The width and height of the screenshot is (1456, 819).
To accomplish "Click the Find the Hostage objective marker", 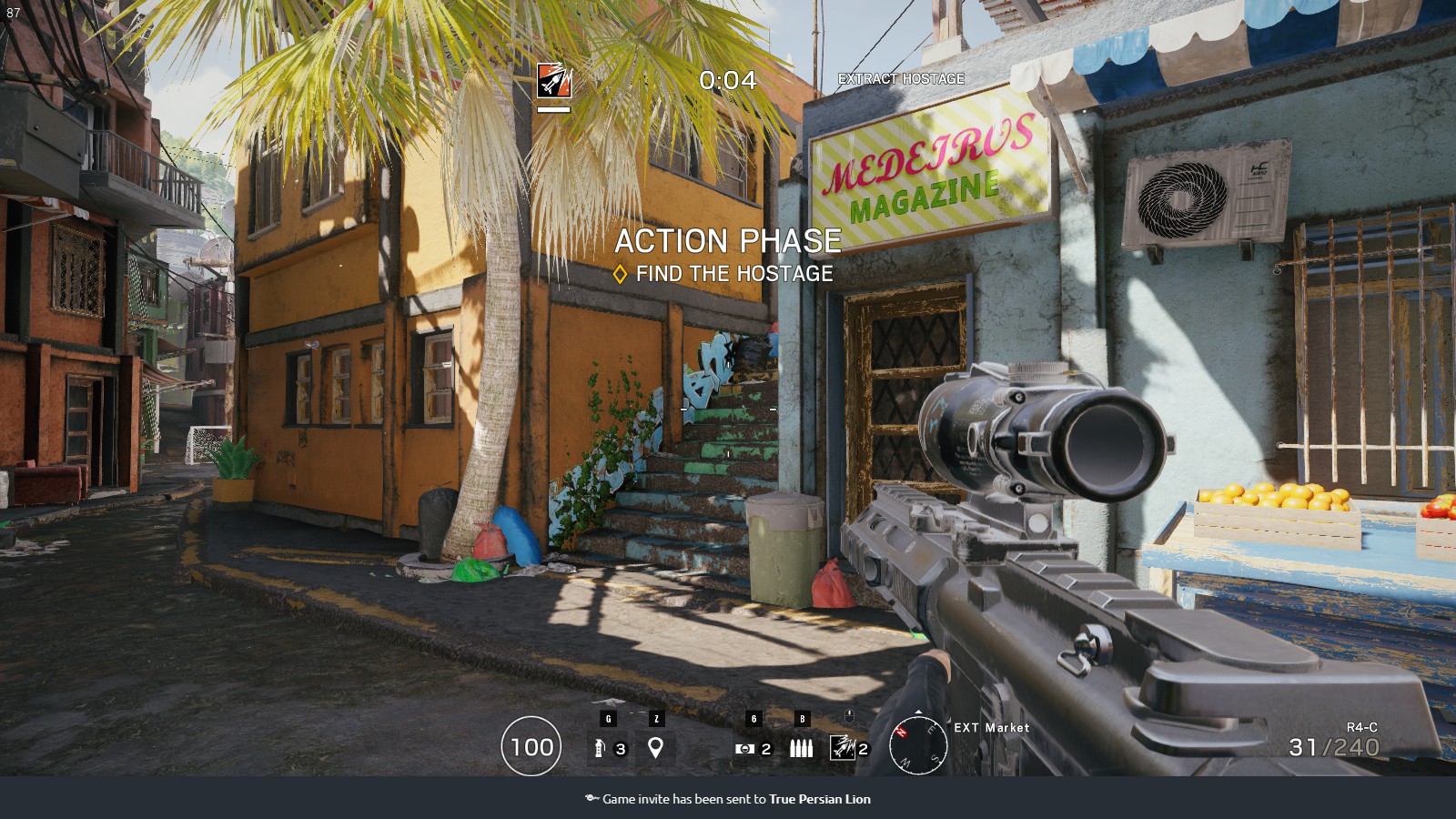I will pyautogui.click(x=621, y=274).
